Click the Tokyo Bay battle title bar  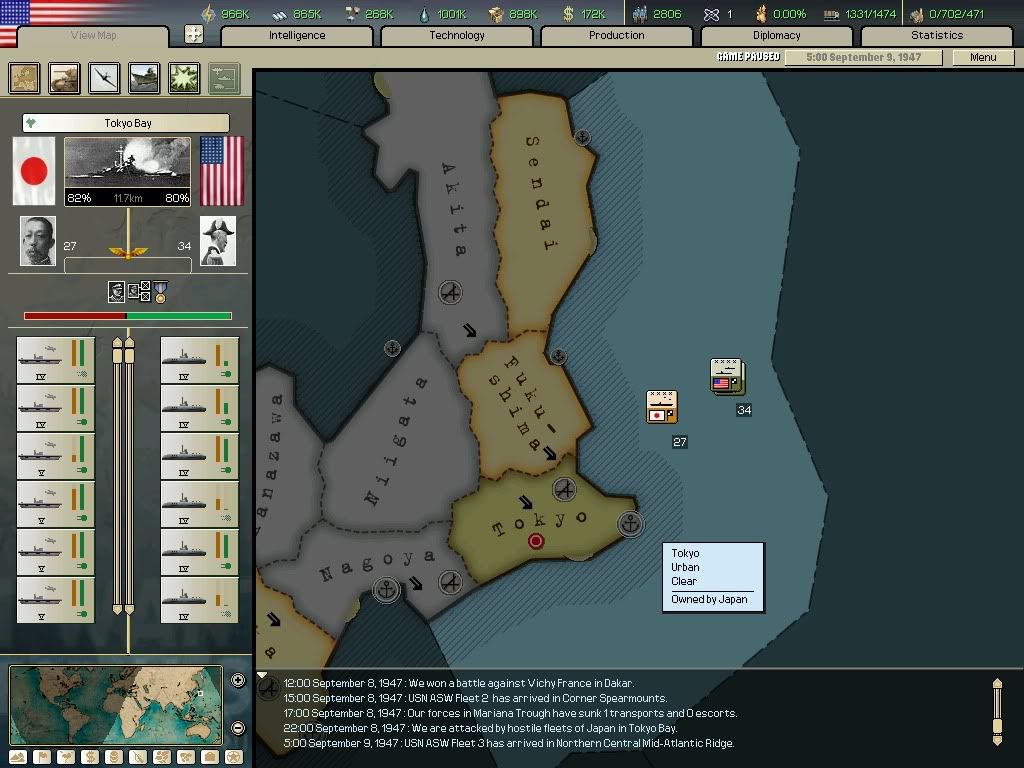click(x=127, y=123)
